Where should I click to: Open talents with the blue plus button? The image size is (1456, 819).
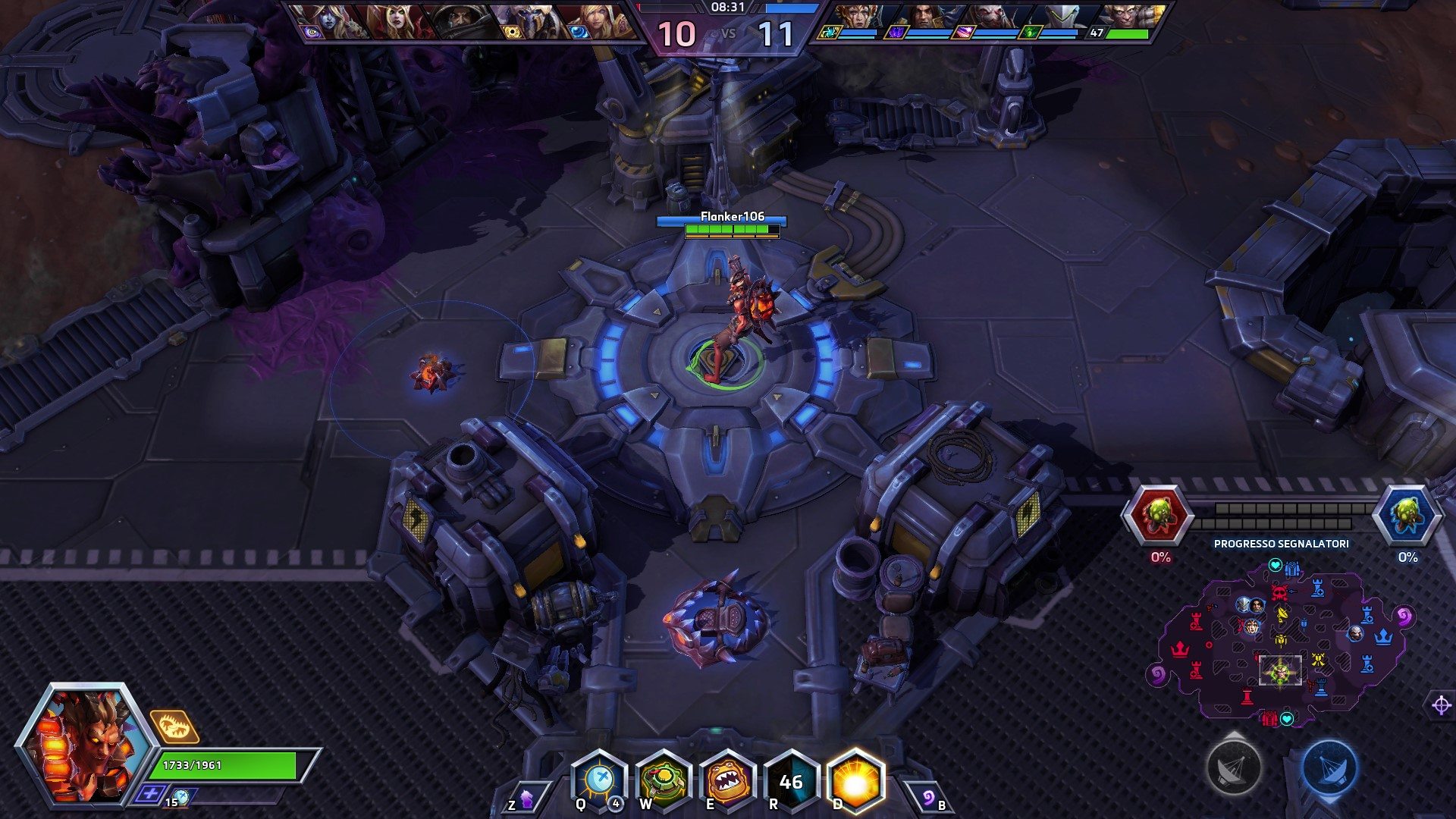(x=150, y=794)
